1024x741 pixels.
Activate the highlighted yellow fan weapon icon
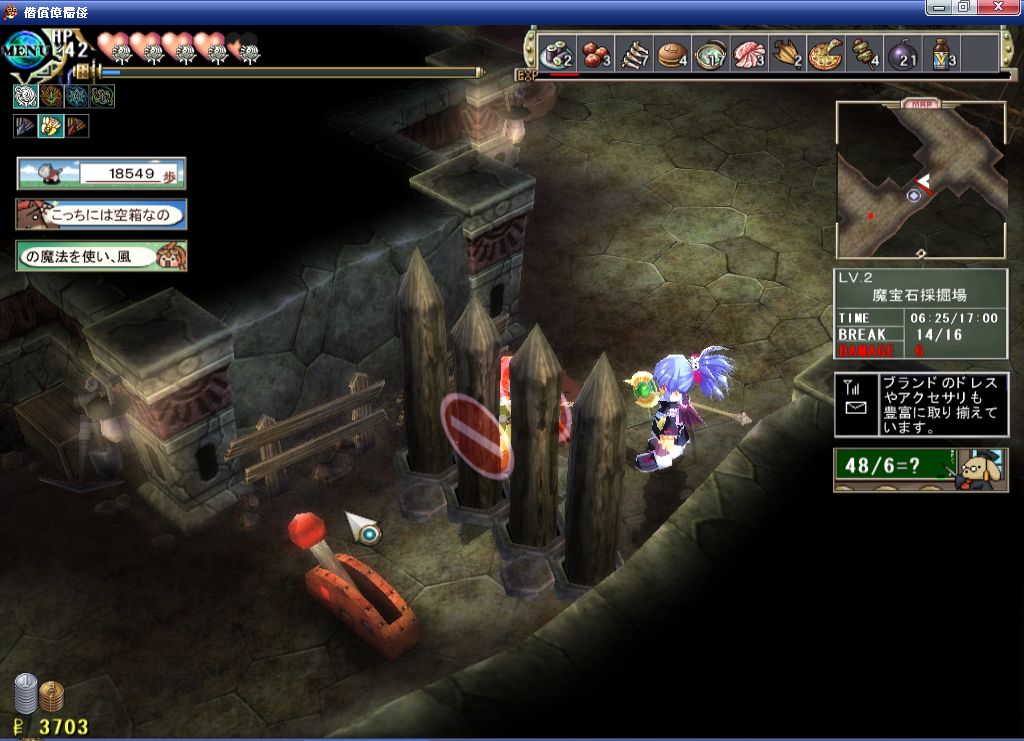50,126
